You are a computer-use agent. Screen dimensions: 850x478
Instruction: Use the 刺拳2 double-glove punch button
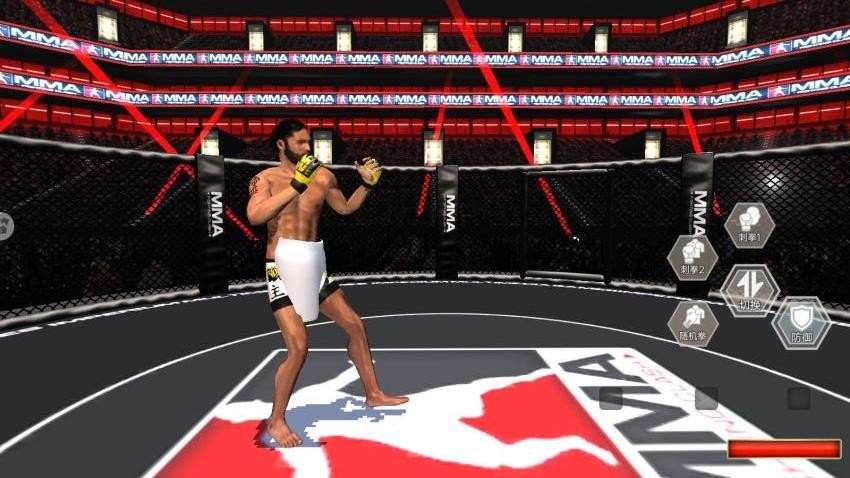point(693,258)
